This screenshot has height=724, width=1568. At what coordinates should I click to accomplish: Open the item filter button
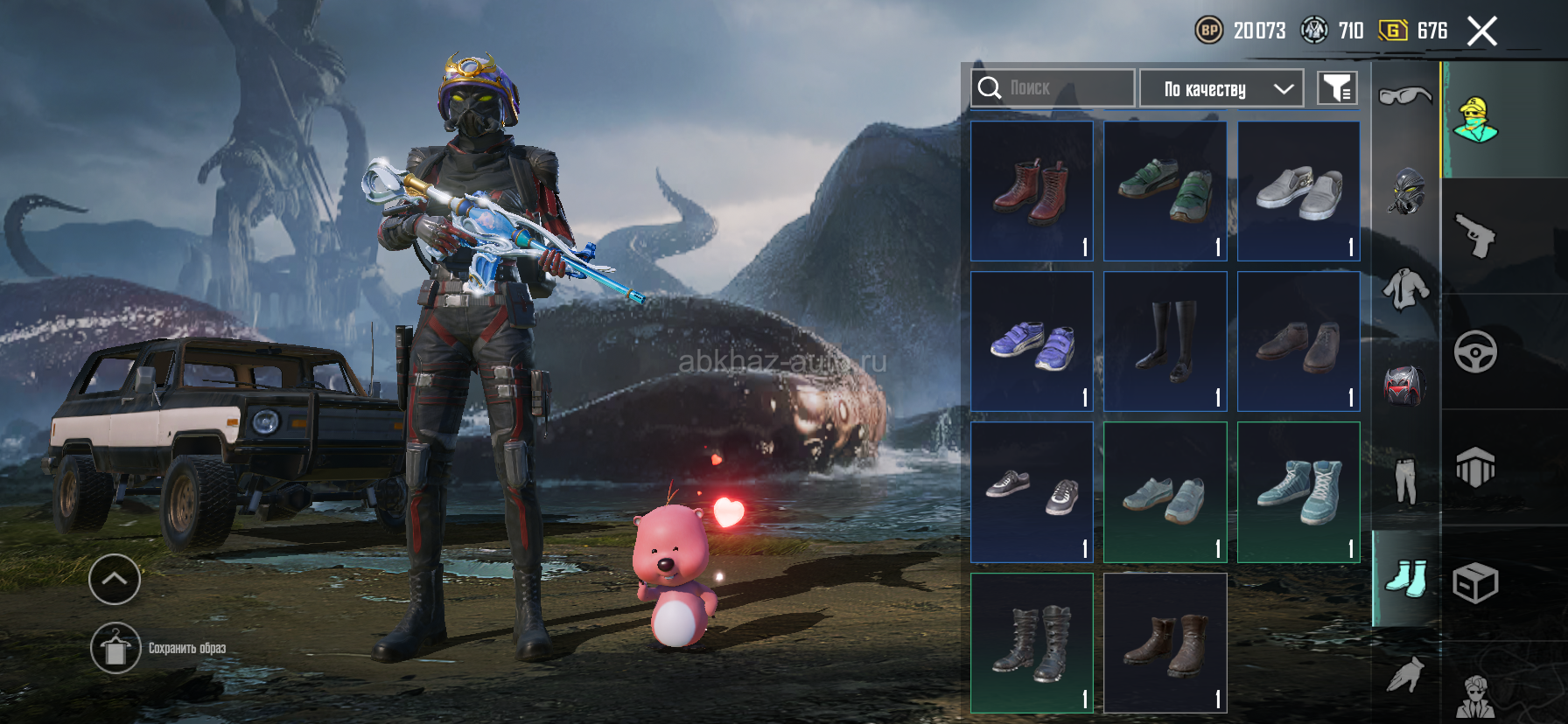point(1337,88)
